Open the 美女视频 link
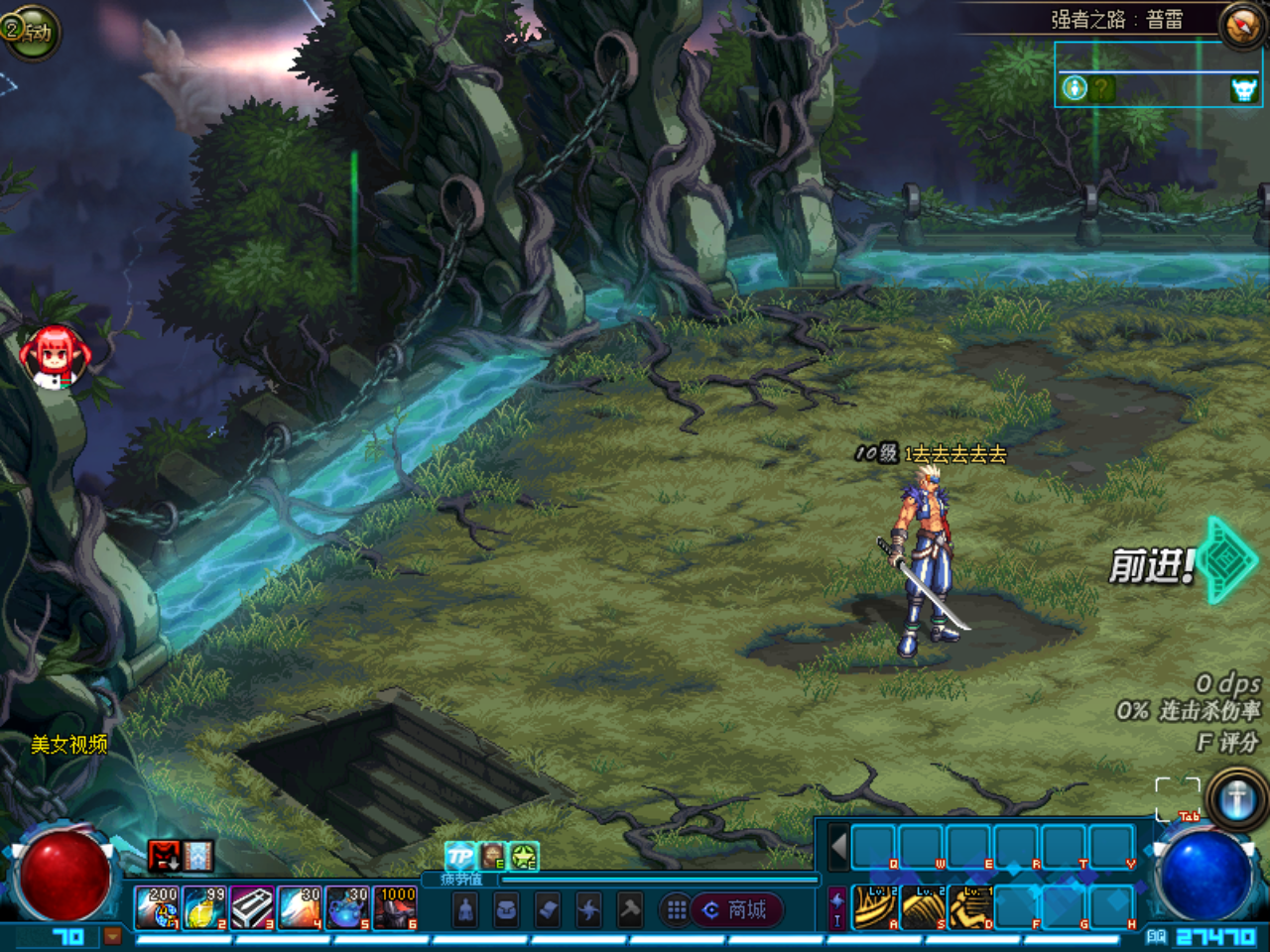This screenshot has height=952, width=1270. click(68, 745)
